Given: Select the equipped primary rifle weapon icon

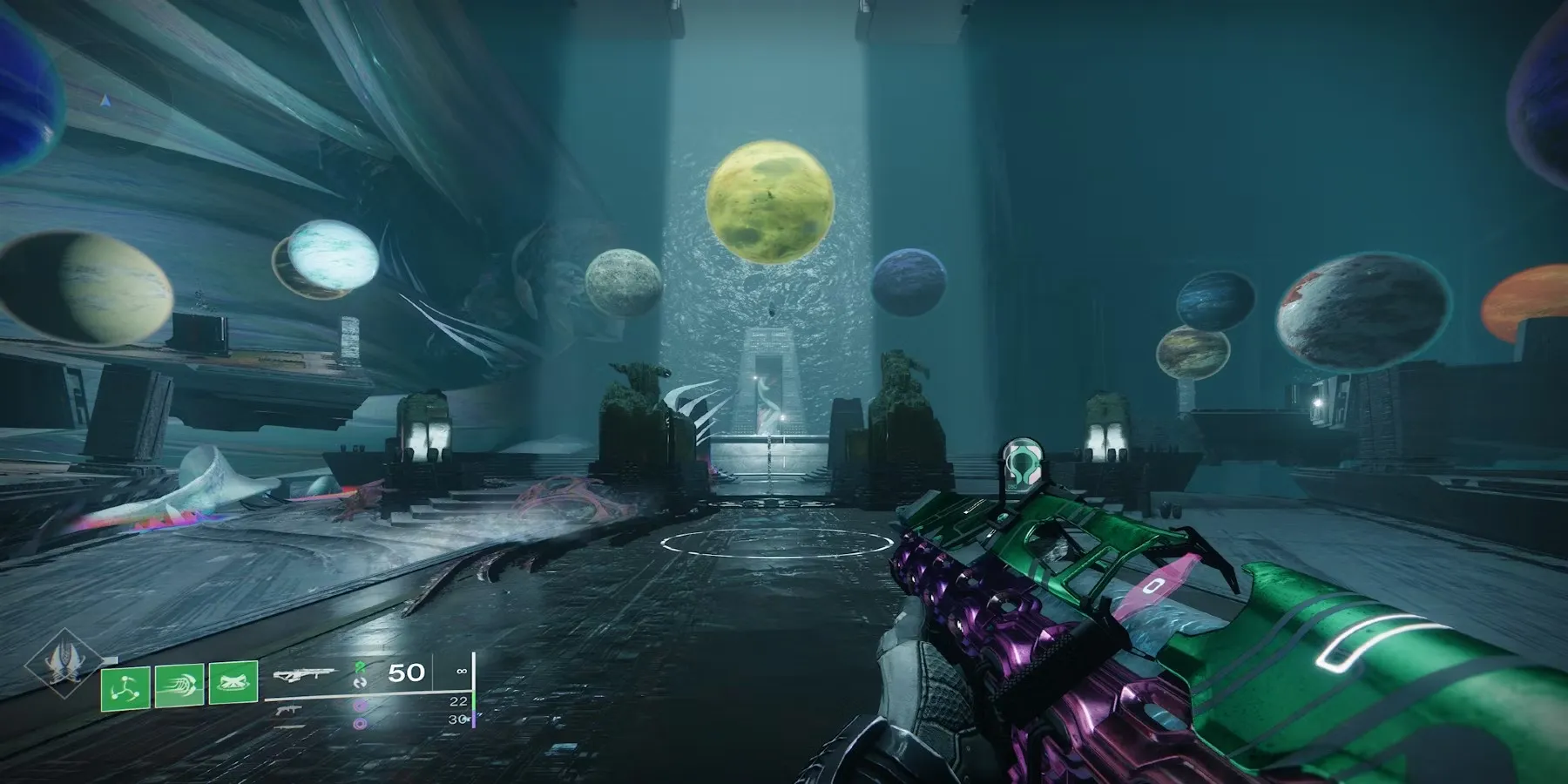Looking at the screenshot, I should (304, 675).
